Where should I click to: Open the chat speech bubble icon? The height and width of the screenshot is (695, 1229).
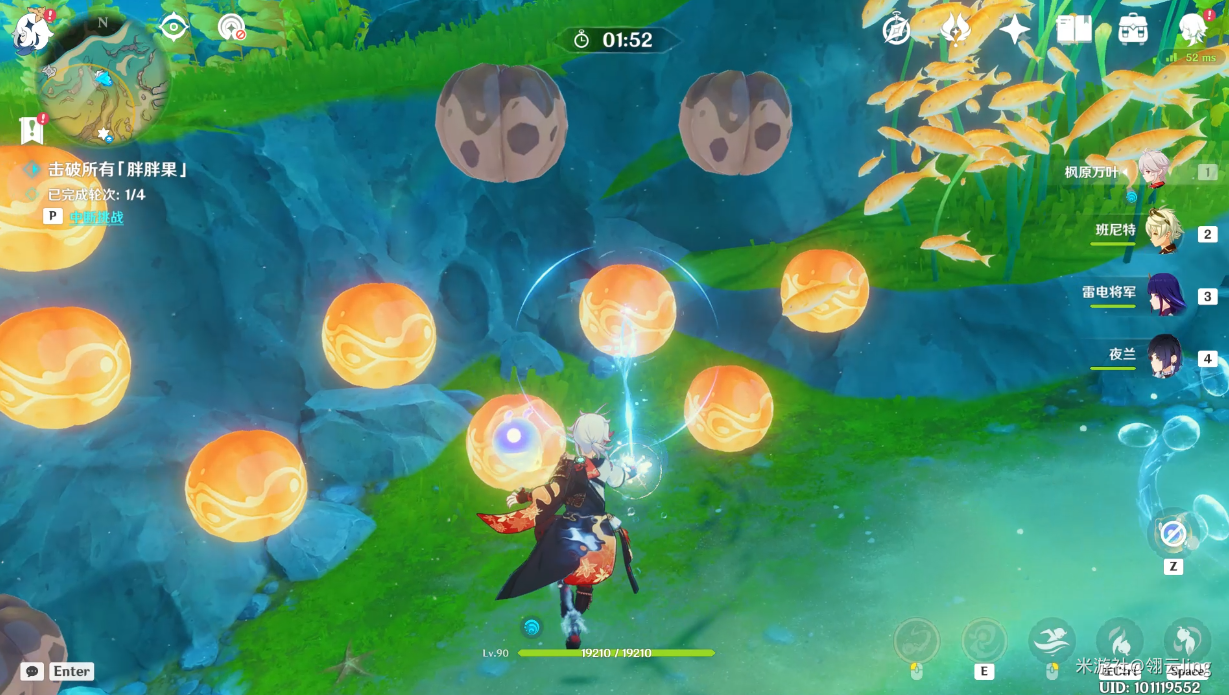[x=33, y=671]
